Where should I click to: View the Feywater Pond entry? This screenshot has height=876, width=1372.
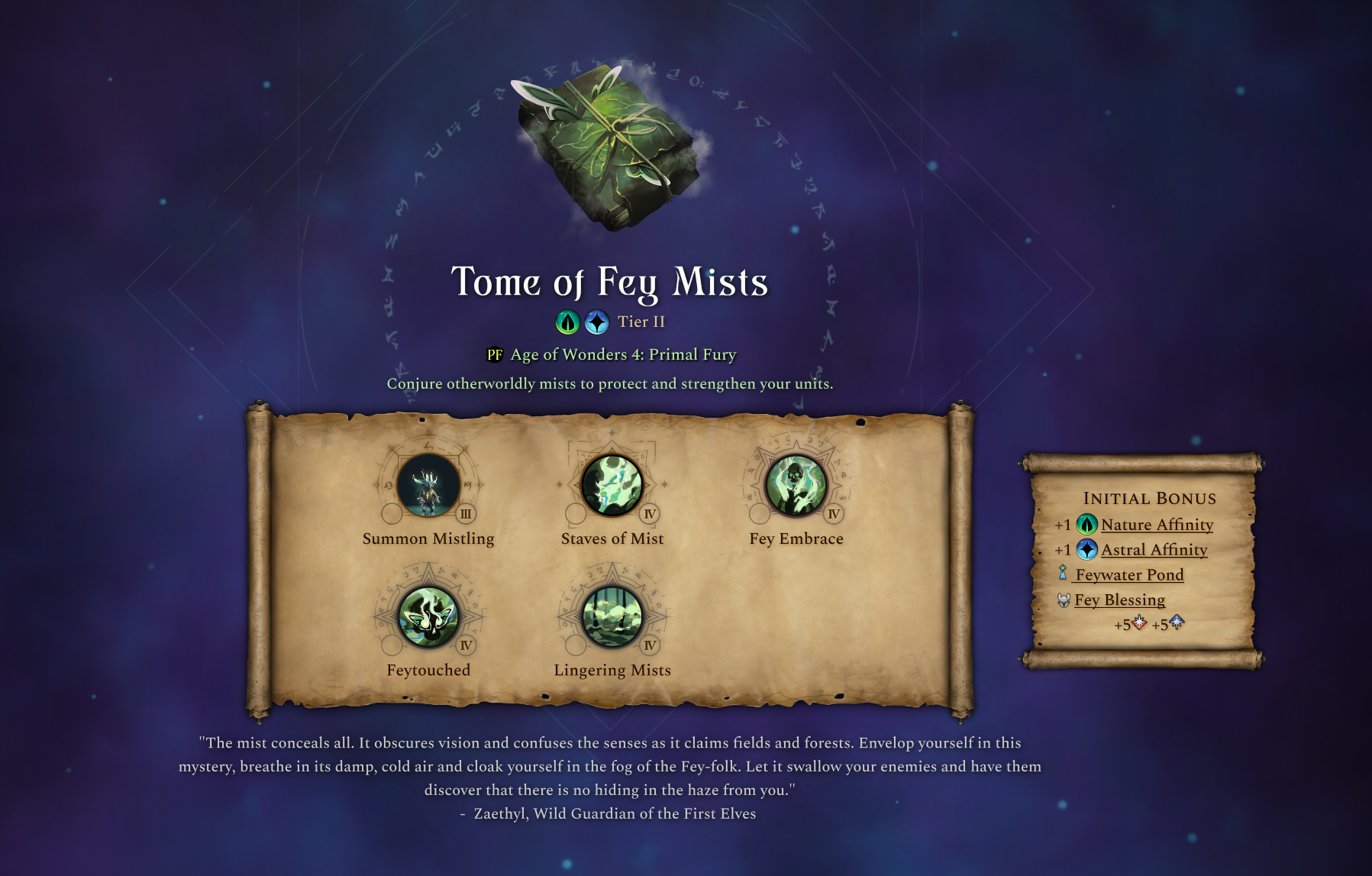(x=1129, y=575)
